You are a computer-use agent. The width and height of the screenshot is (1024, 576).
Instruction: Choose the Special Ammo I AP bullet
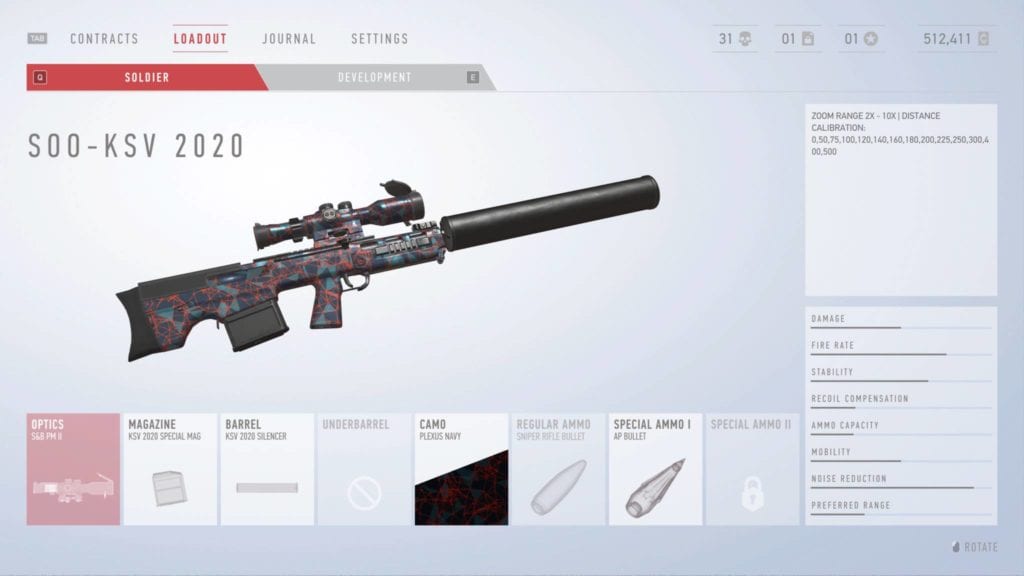click(655, 469)
